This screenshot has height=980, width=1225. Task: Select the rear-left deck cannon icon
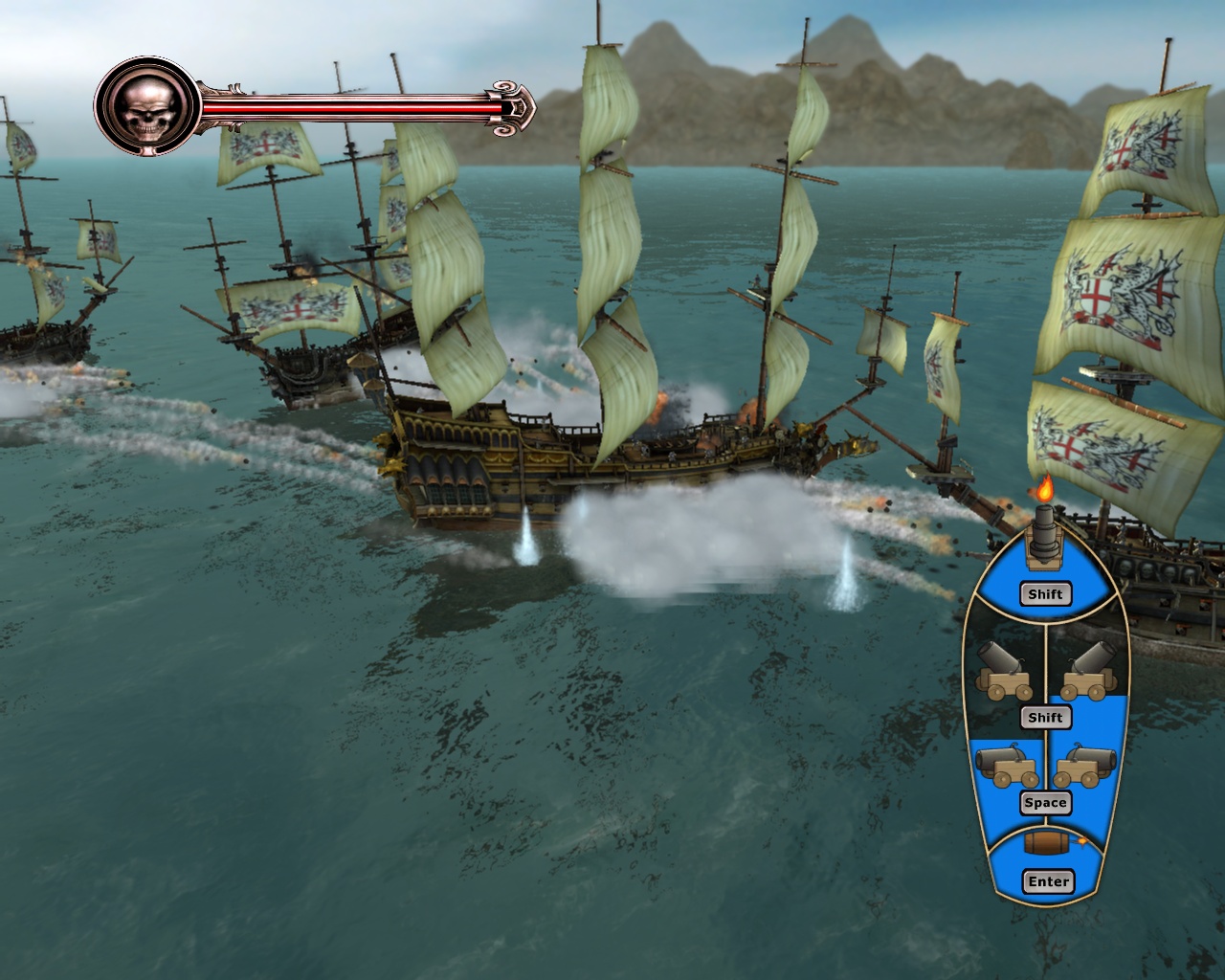coord(1003,764)
